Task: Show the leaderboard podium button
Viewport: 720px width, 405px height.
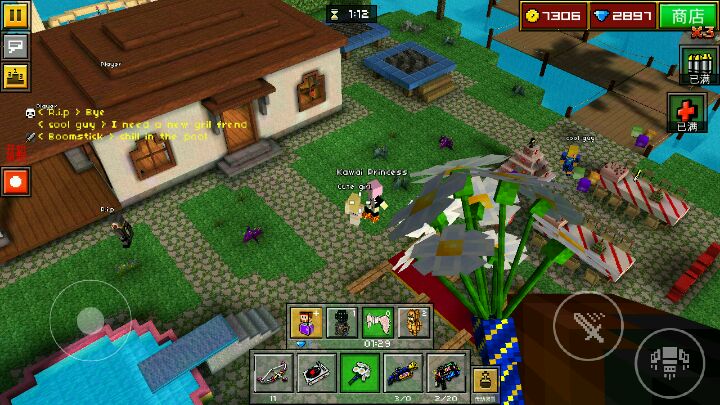Action: [x=15, y=76]
